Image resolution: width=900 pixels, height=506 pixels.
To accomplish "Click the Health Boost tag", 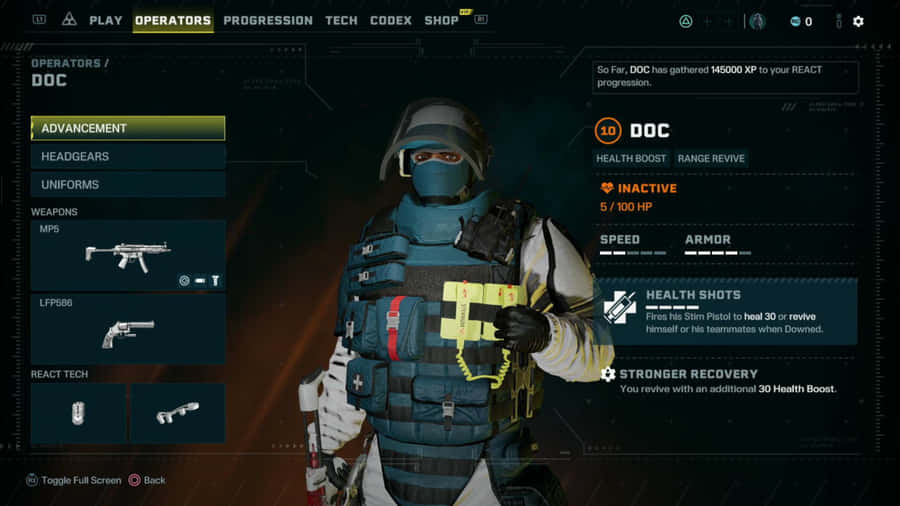I will click(631, 158).
